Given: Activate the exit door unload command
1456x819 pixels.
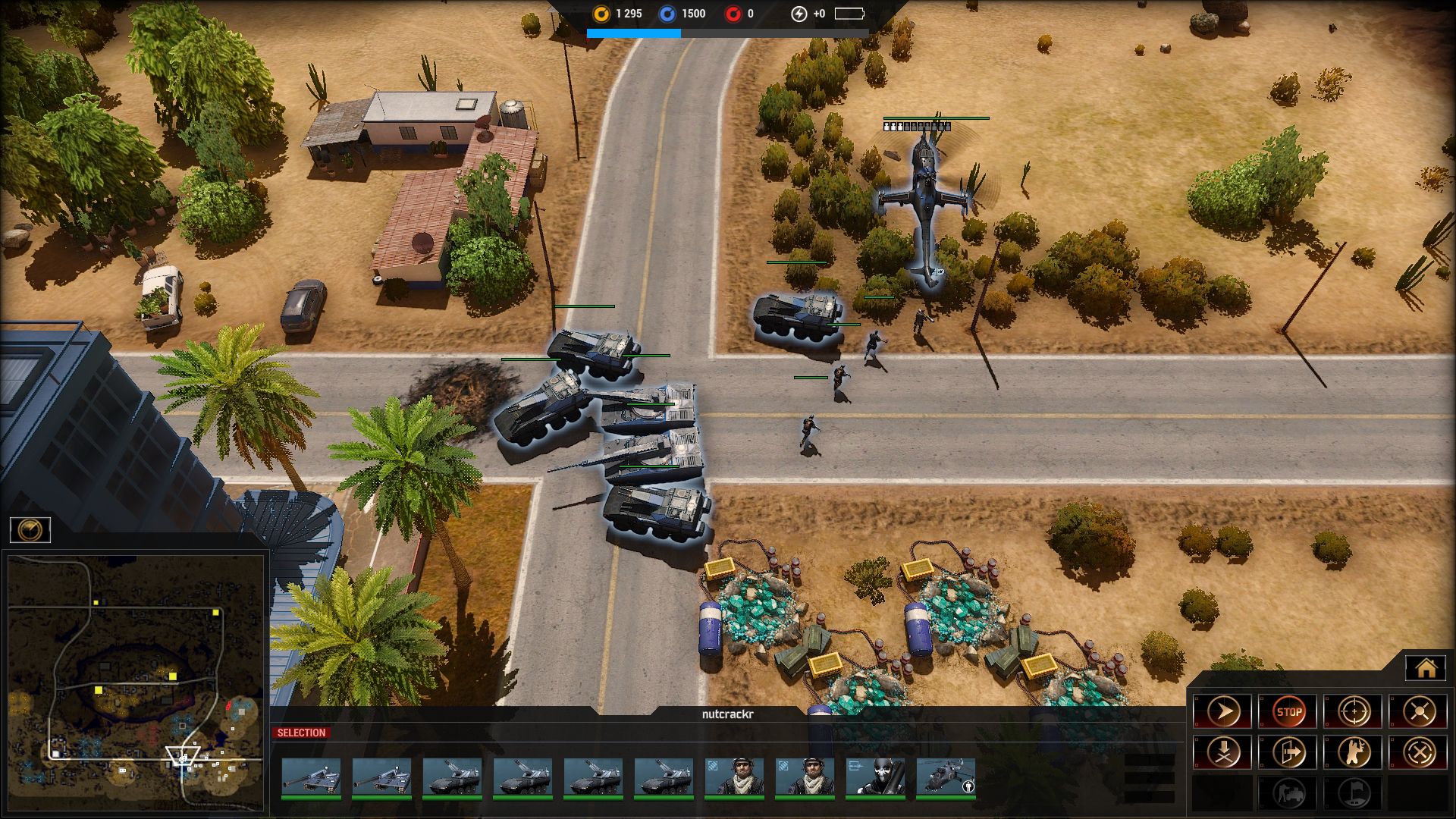Looking at the screenshot, I should coord(1288,752).
